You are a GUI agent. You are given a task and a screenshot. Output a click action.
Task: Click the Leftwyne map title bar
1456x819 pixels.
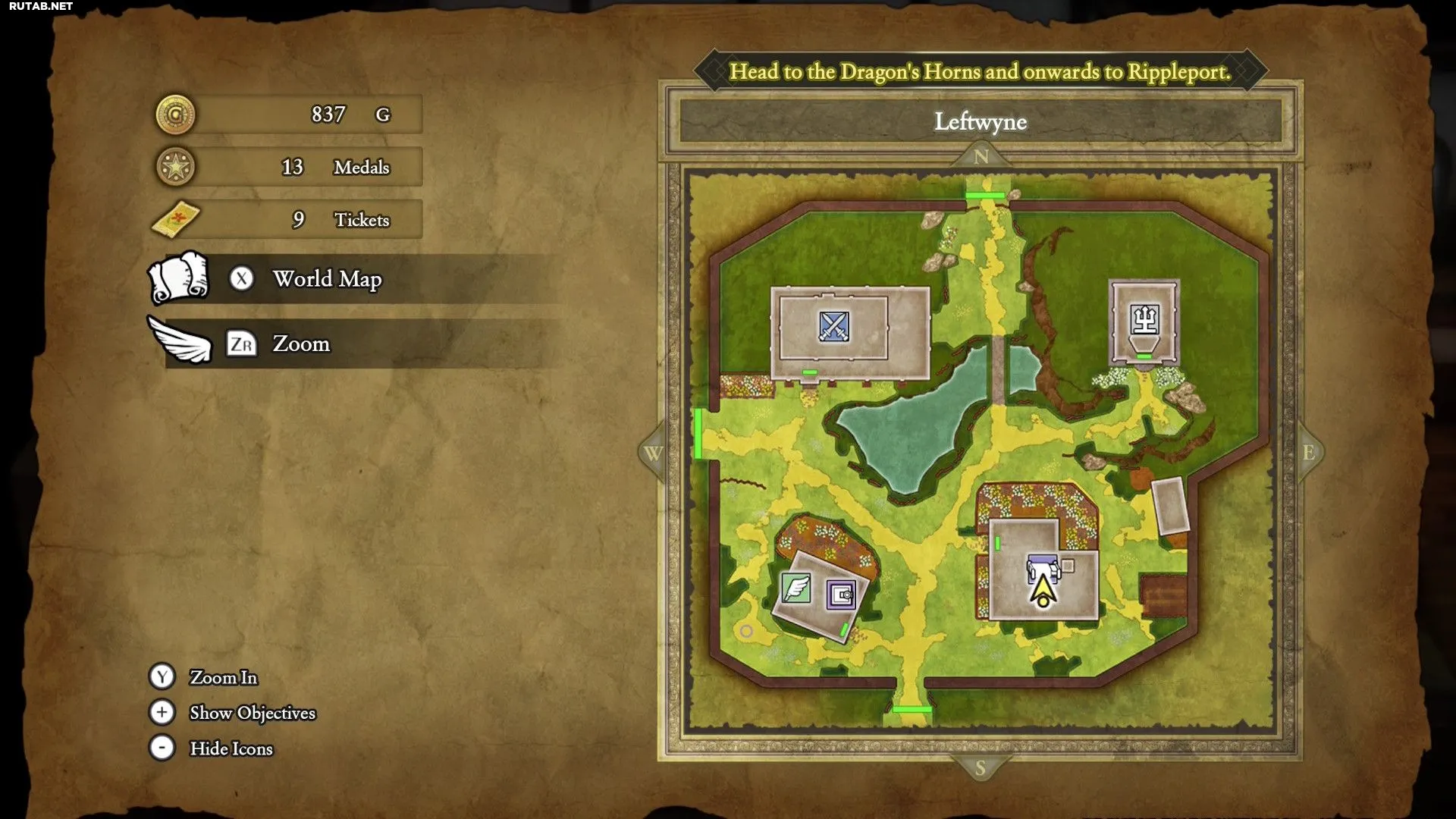pyautogui.click(x=981, y=121)
